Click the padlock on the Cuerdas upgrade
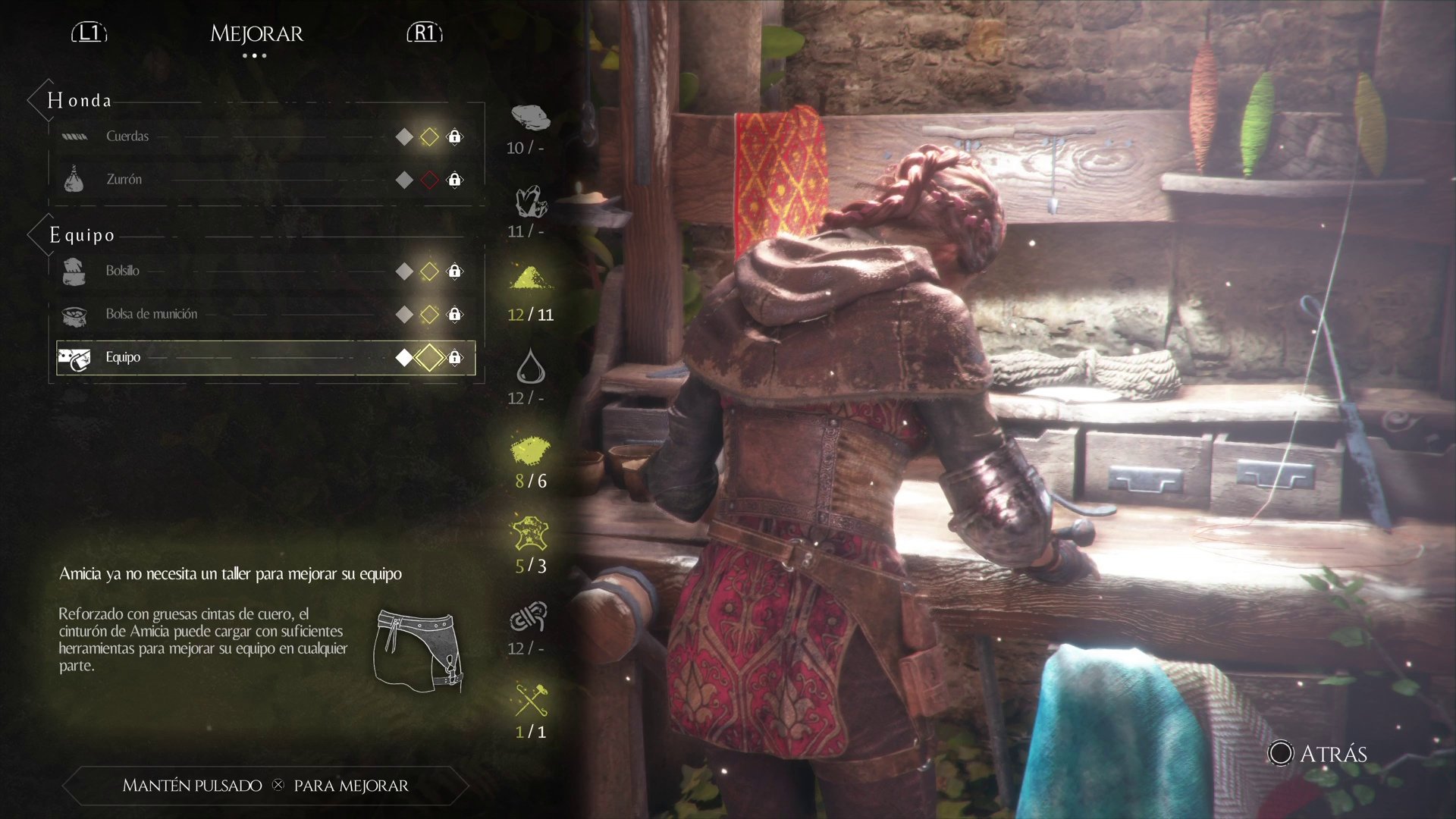 454,136
